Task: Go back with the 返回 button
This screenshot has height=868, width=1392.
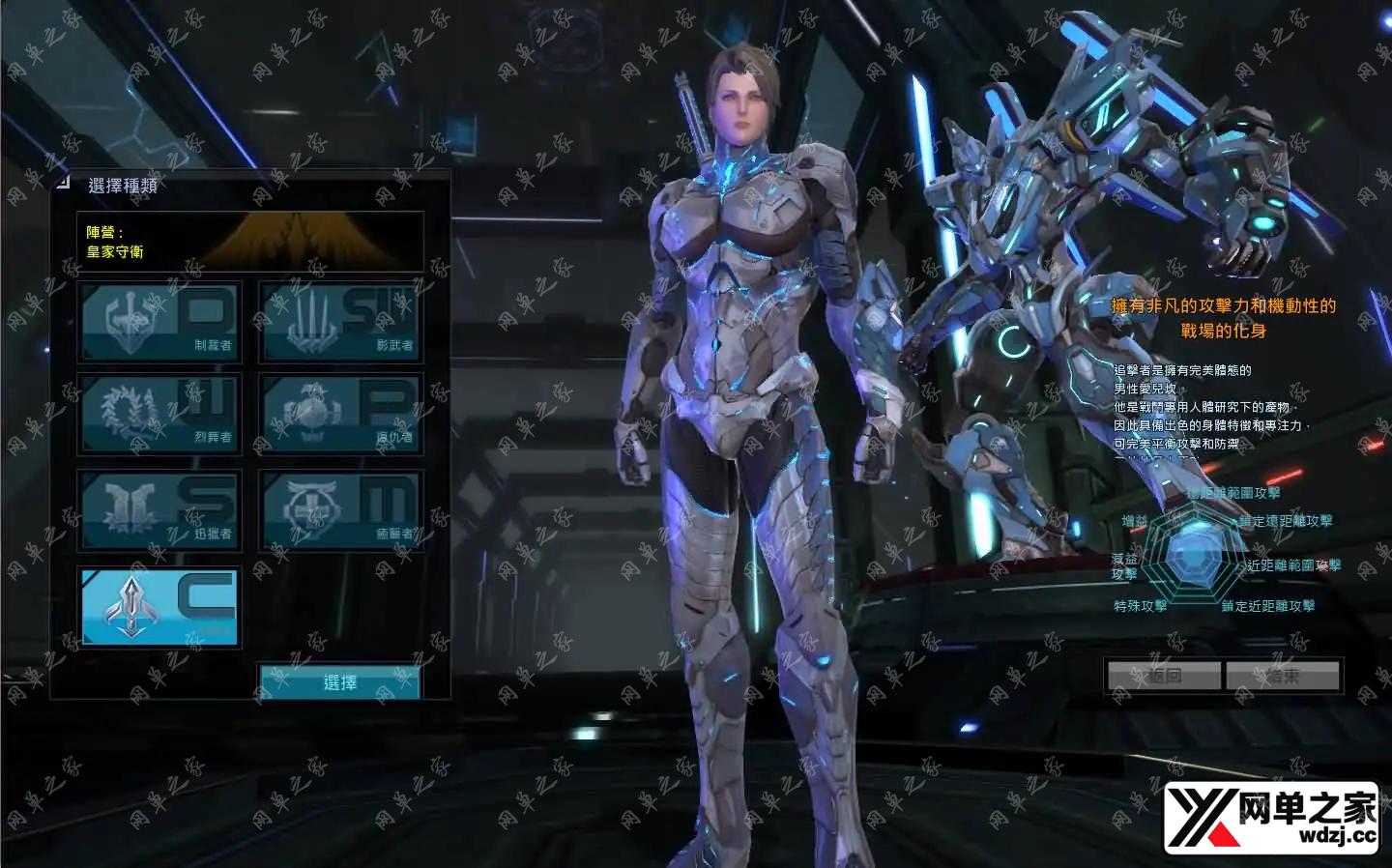Action: tap(1164, 676)
